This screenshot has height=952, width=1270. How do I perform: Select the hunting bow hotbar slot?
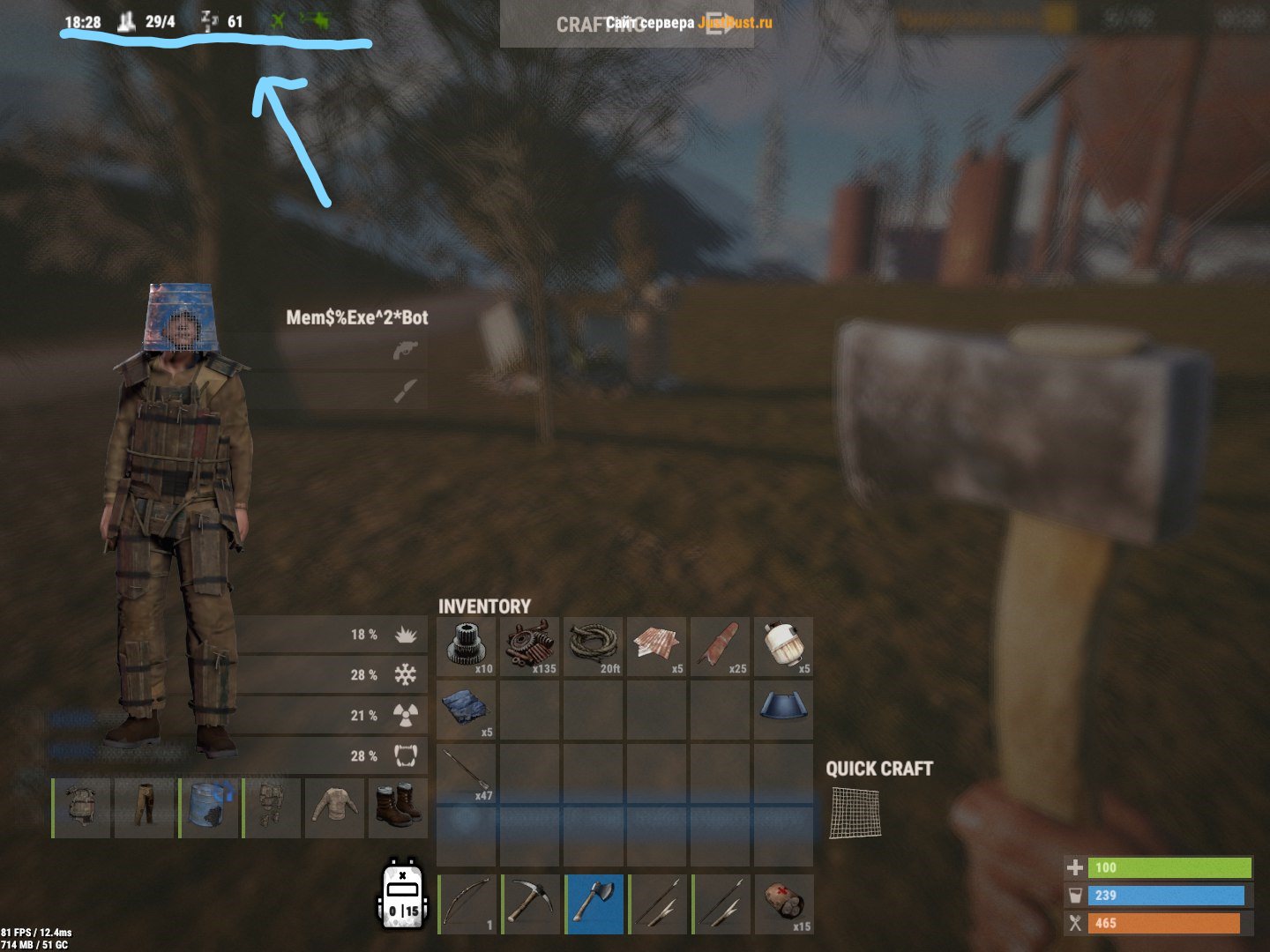[467, 904]
